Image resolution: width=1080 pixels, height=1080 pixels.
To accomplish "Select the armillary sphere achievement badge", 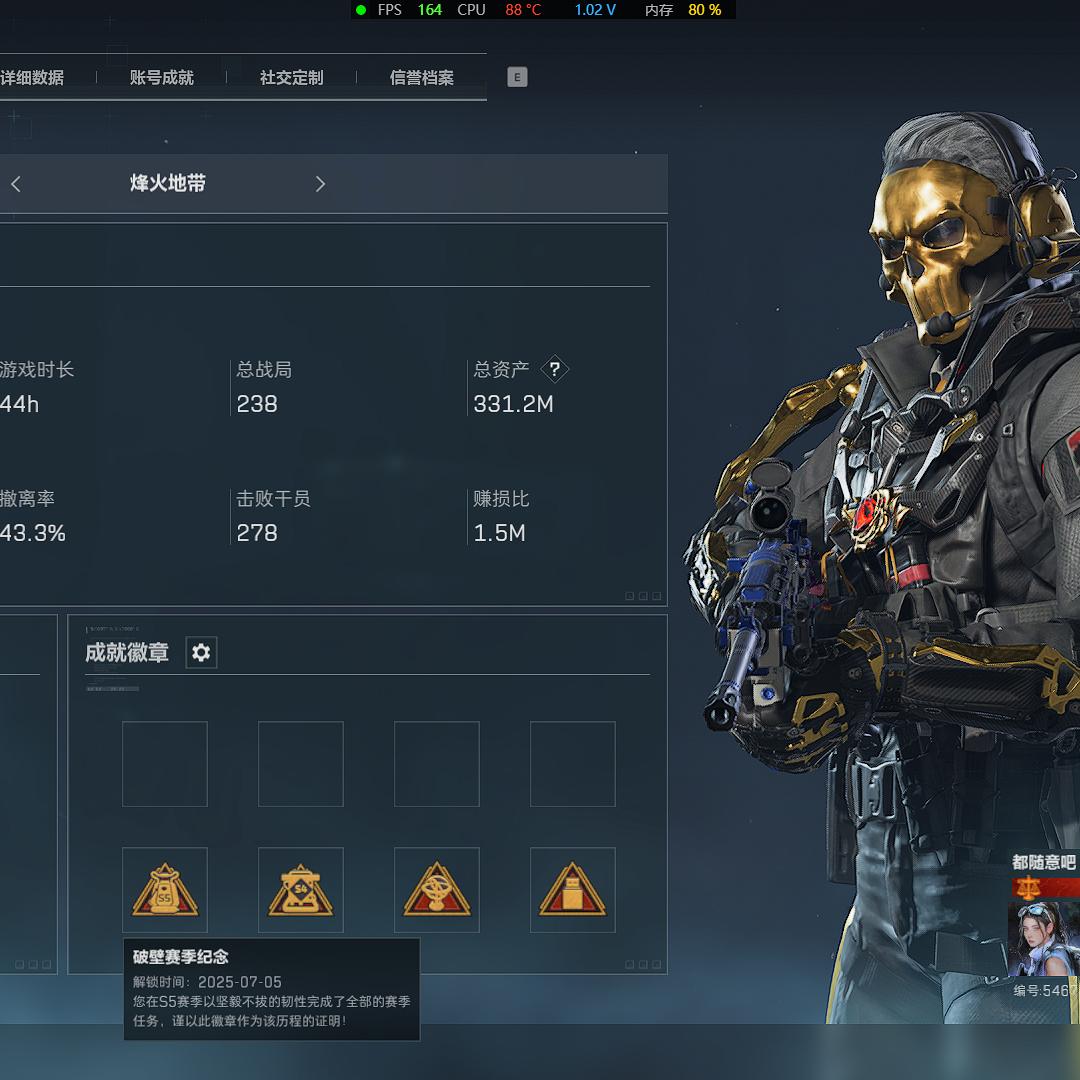I will click(x=437, y=890).
